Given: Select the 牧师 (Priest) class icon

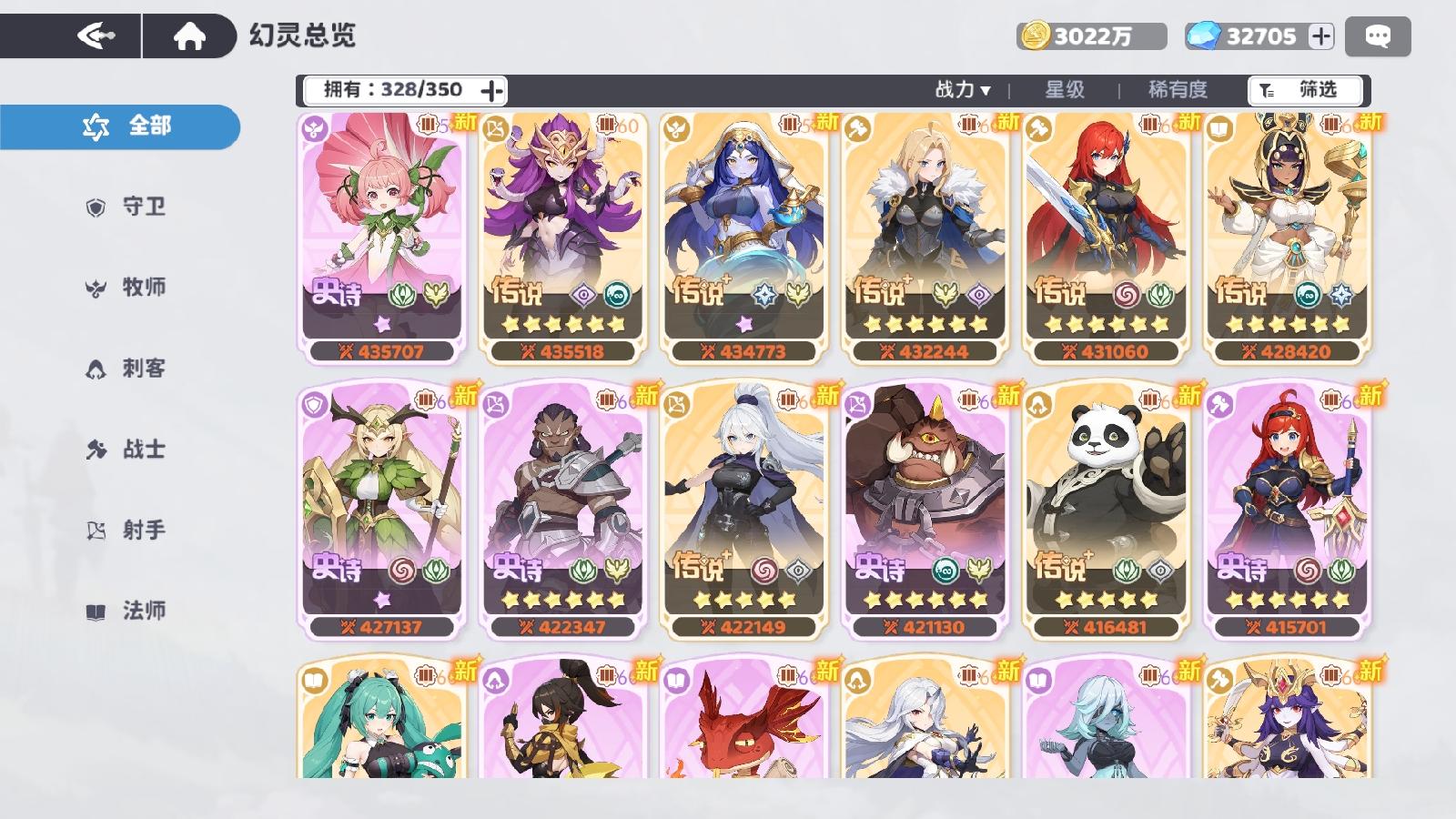Looking at the screenshot, I should (97, 288).
